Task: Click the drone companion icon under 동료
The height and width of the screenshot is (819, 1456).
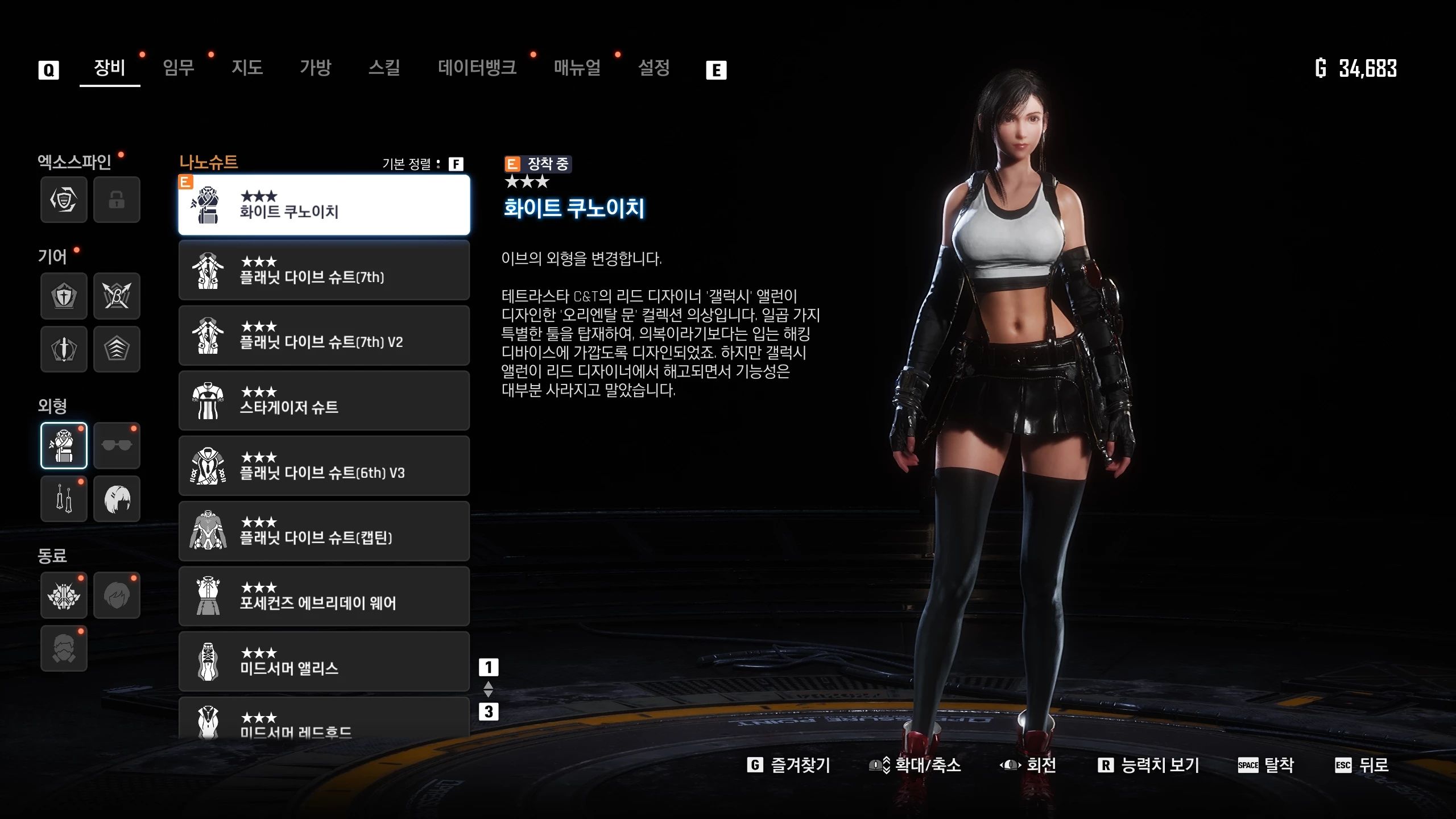Action: click(x=64, y=595)
